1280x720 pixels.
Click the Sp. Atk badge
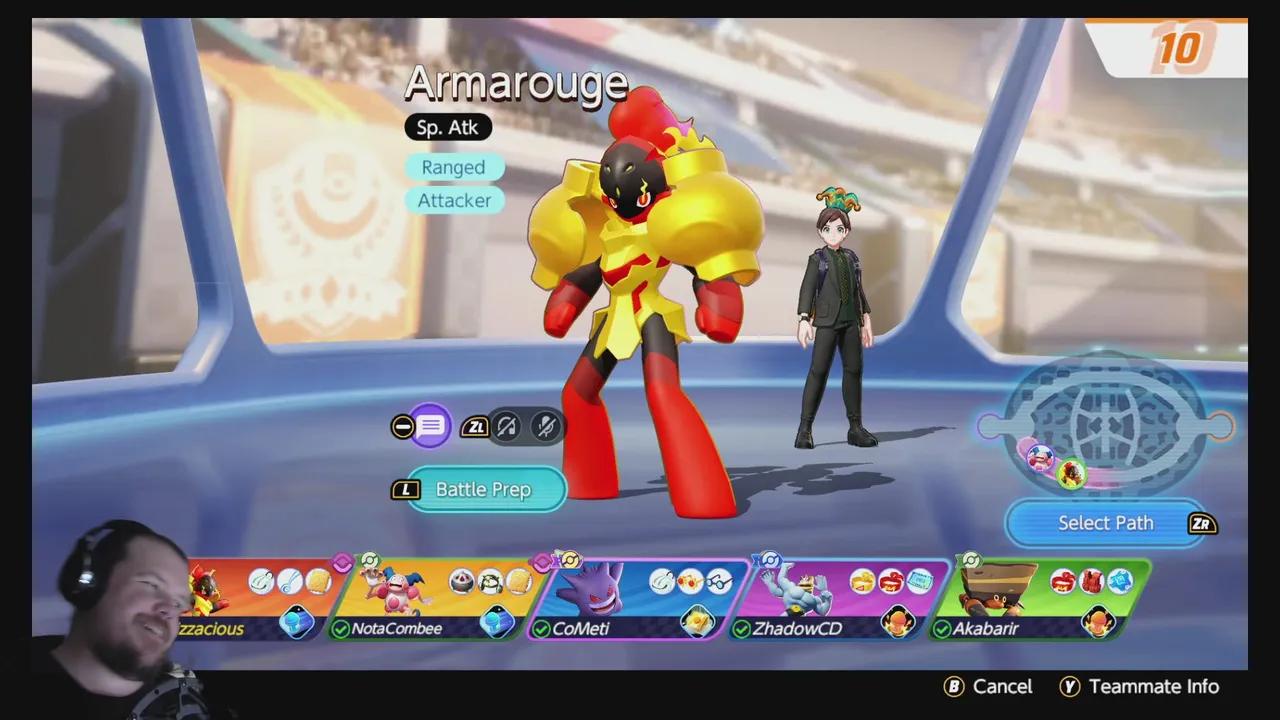[448, 127]
